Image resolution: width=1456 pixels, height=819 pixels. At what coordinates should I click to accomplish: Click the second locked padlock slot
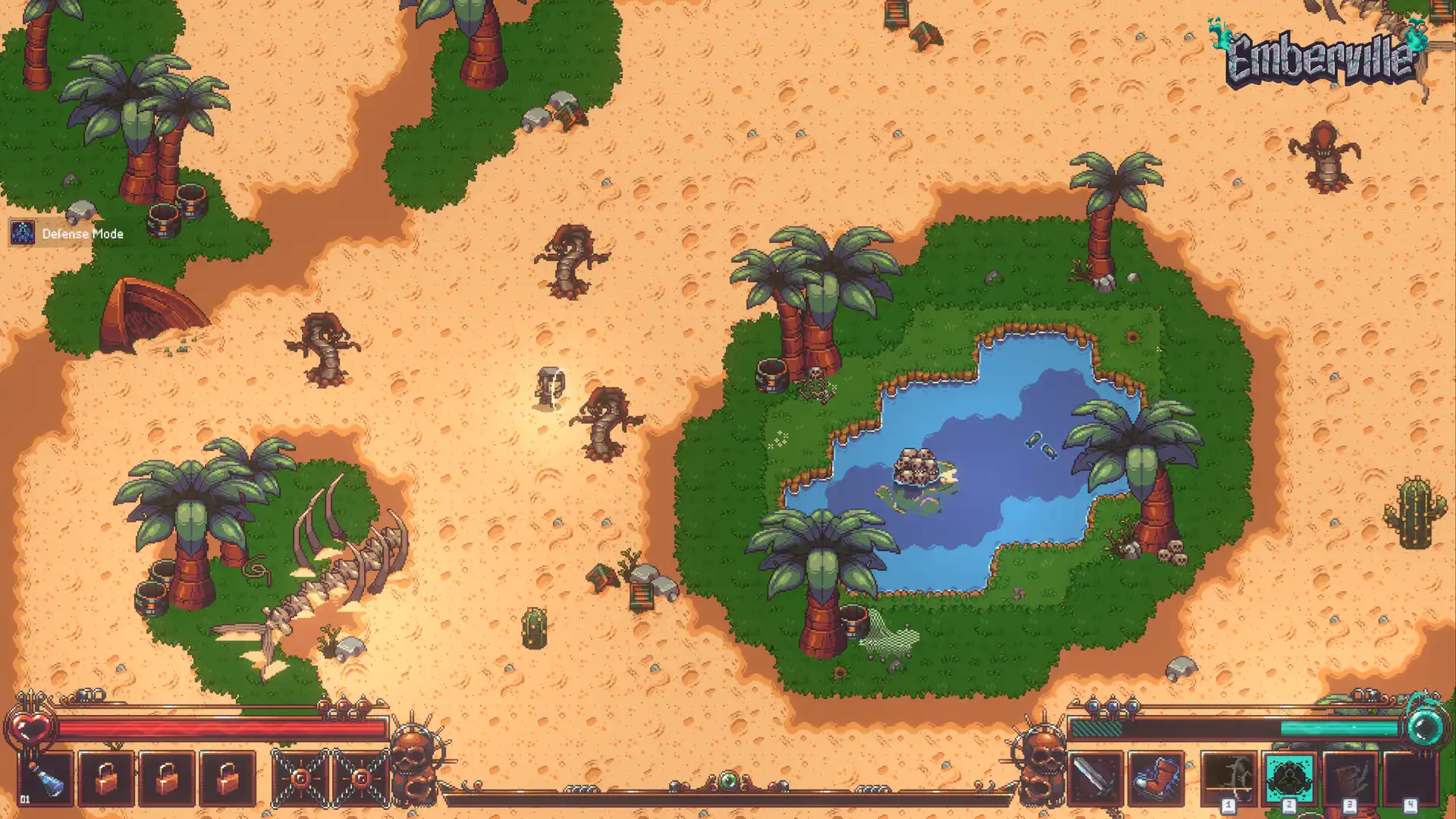tap(166, 777)
